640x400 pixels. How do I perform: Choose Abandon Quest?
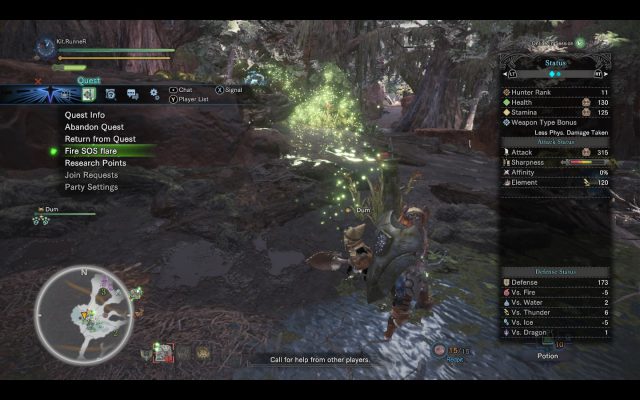[96, 127]
